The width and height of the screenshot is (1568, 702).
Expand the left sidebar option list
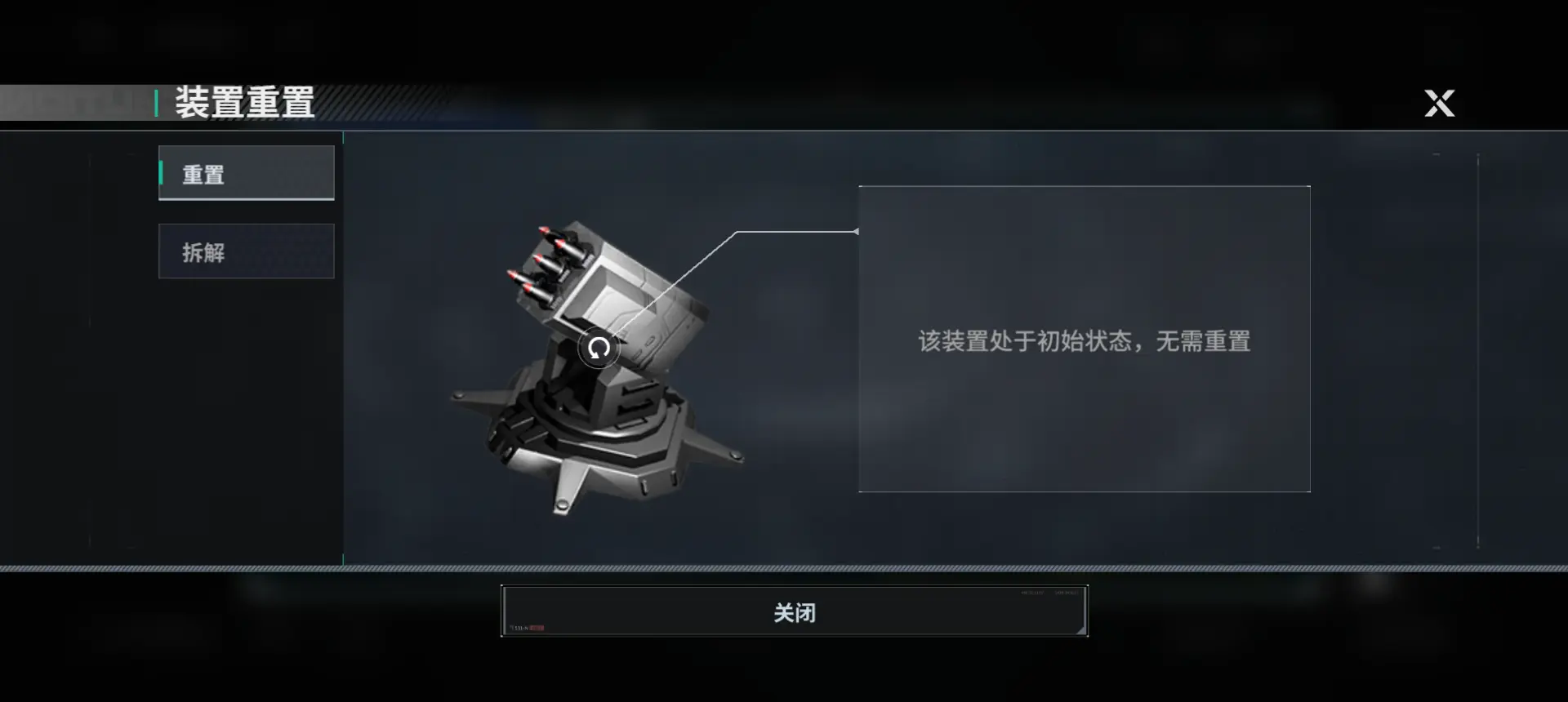(246, 212)
